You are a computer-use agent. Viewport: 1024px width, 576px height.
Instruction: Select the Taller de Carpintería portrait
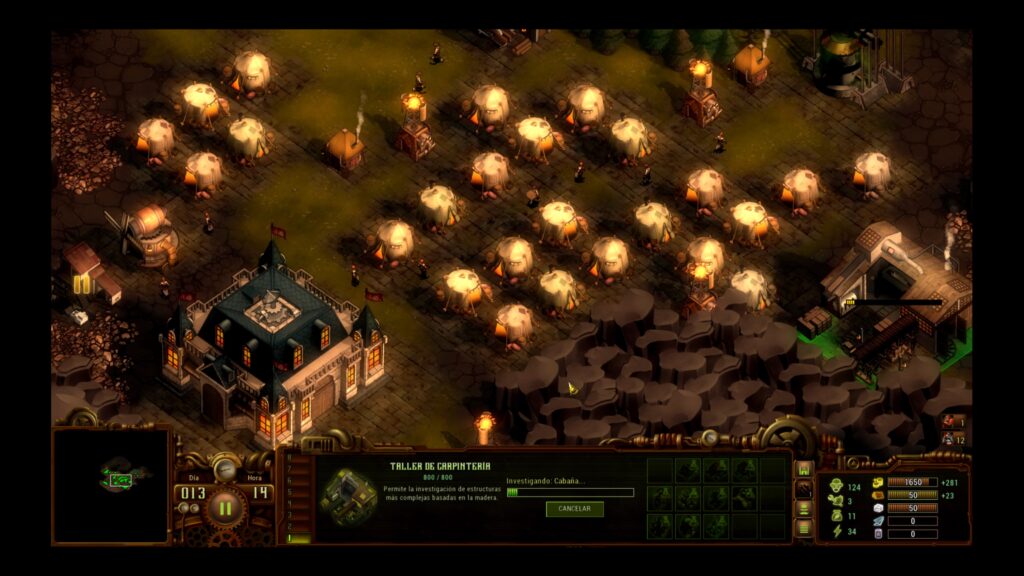(347, 497)
